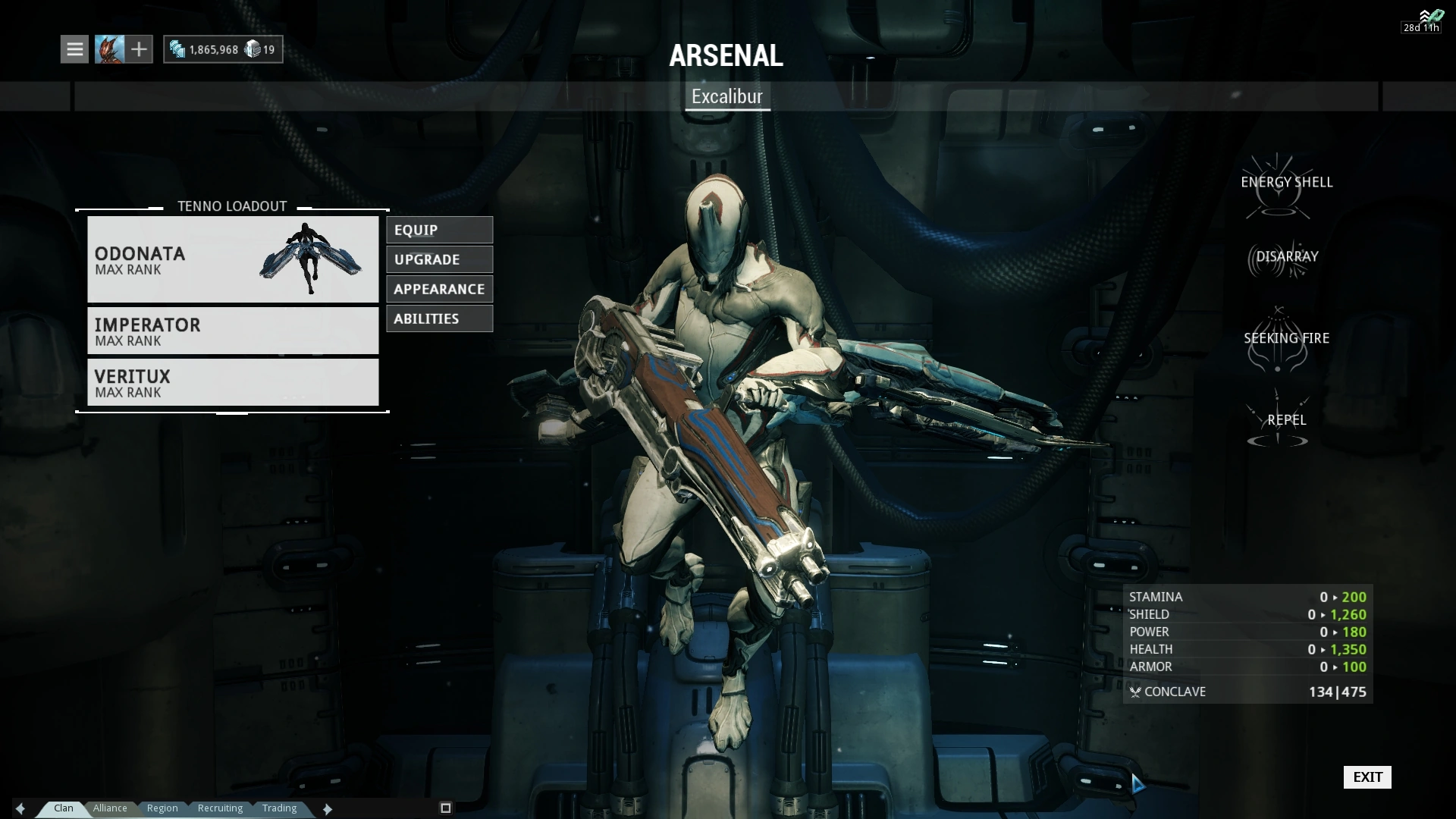This screenshot has width=1456, height=819.
Task: Open the Recruiting chat tab
Action: 220,808
